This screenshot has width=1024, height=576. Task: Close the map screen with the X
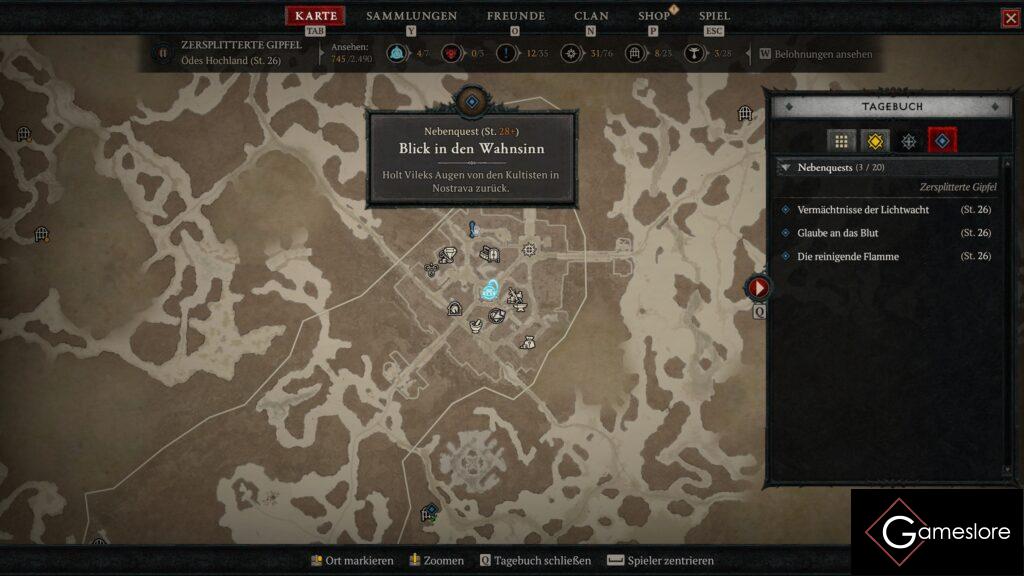(x=1011, y=18)
